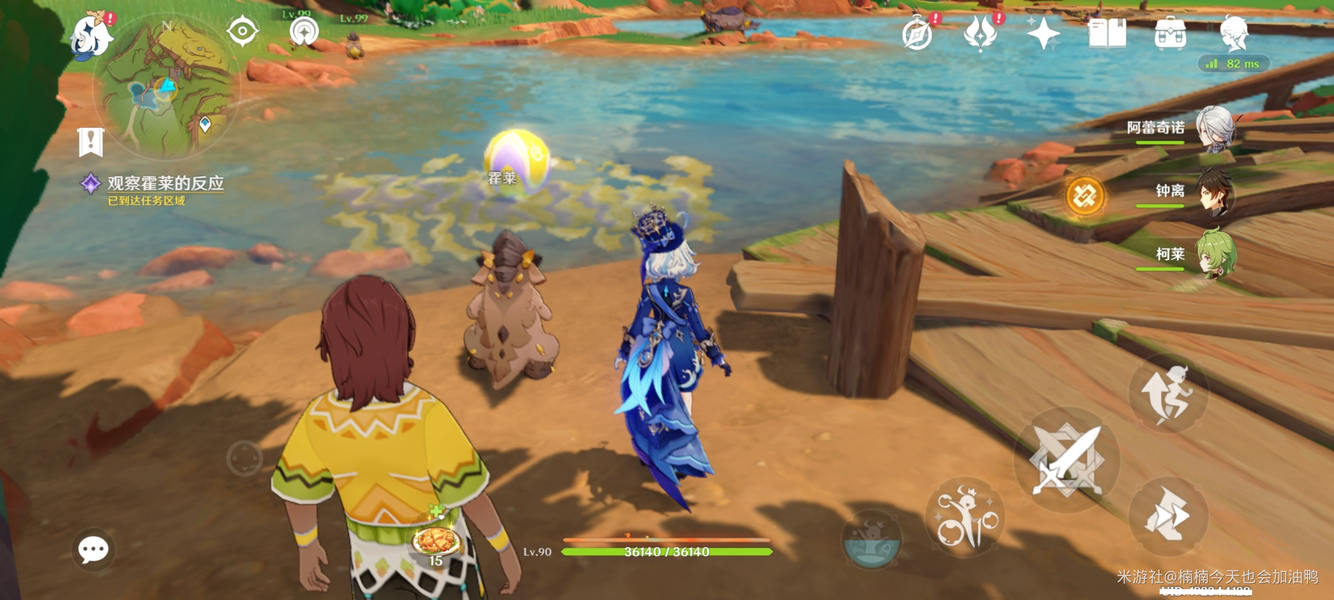Open the compass adventure icon
The image size is (1334, 600).
pyautogui.click(x=917, y=35)
